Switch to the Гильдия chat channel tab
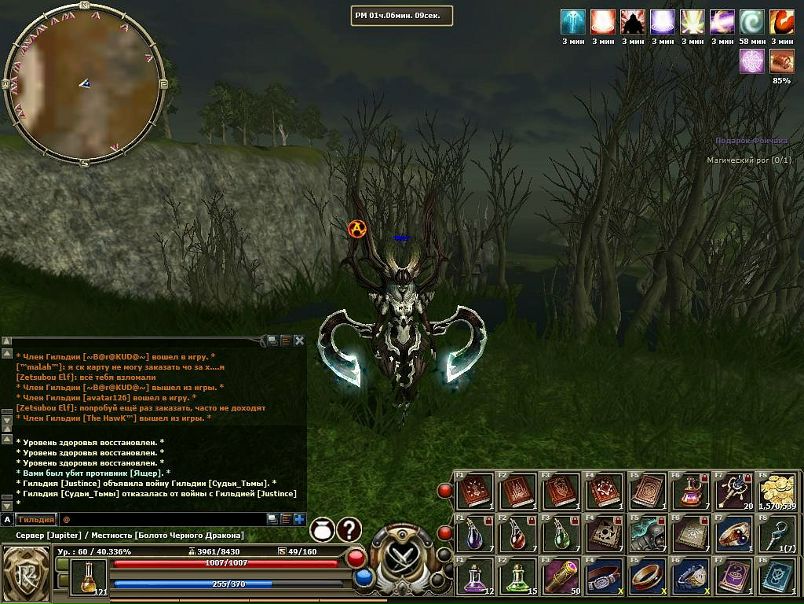Image resolution: width=804 pixels, height=604 pixels. coord(35,520)
